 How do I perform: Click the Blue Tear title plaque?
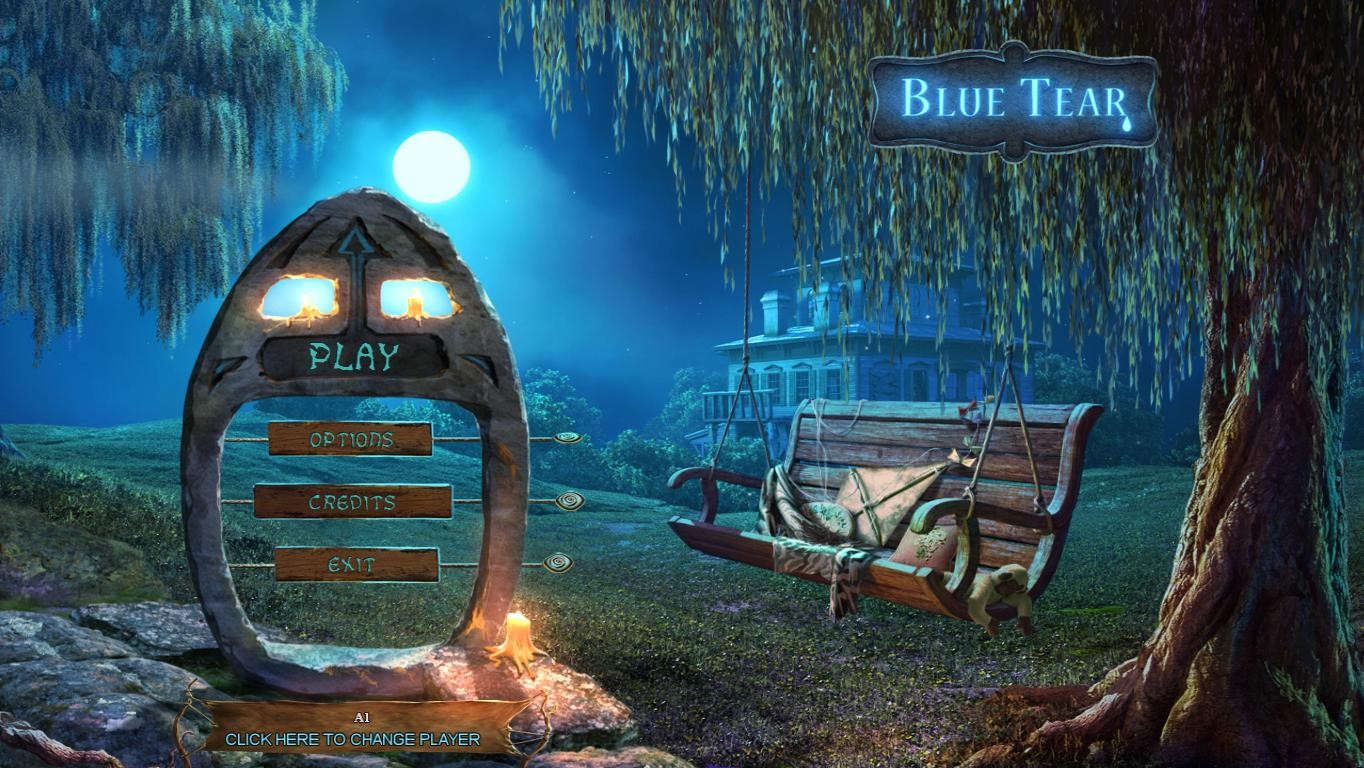[x=1013, y=97]
